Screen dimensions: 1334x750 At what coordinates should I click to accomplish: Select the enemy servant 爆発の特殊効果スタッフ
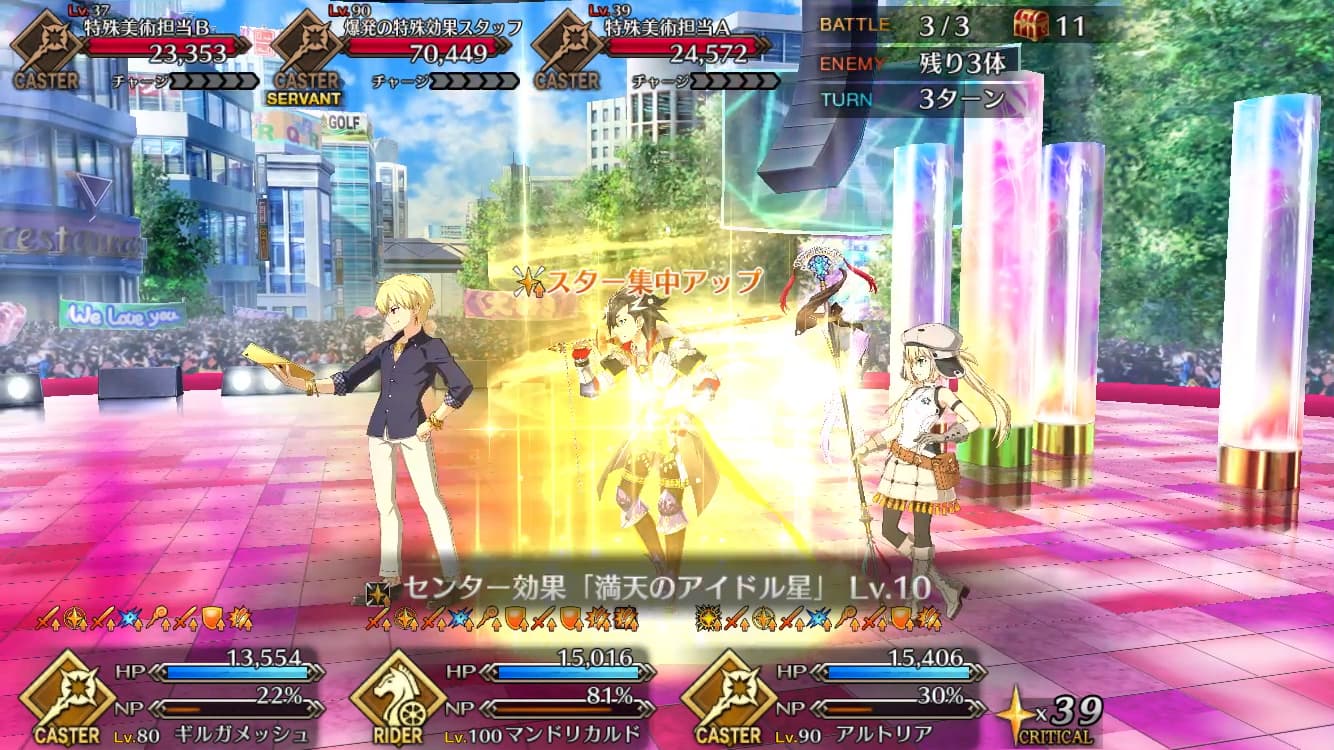tap(410, 45)
